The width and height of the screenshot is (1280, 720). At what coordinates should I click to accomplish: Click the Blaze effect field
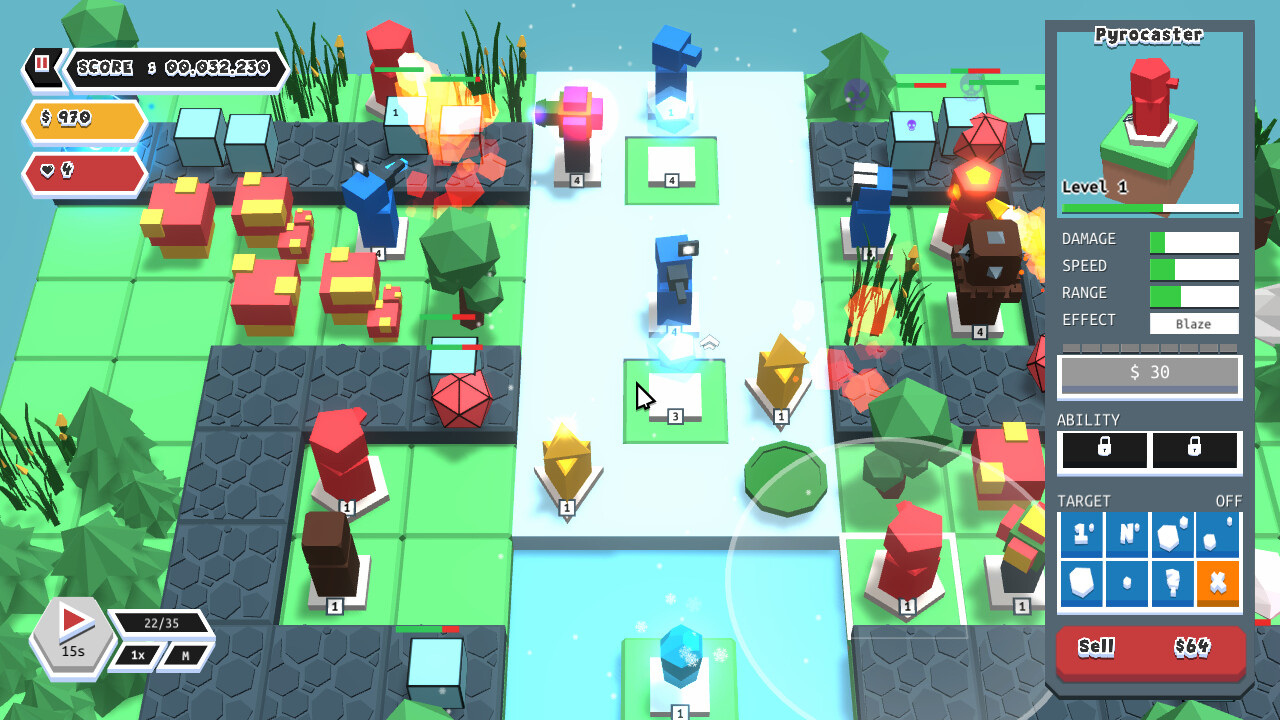pyautogui.click(x=1194, y=322)
